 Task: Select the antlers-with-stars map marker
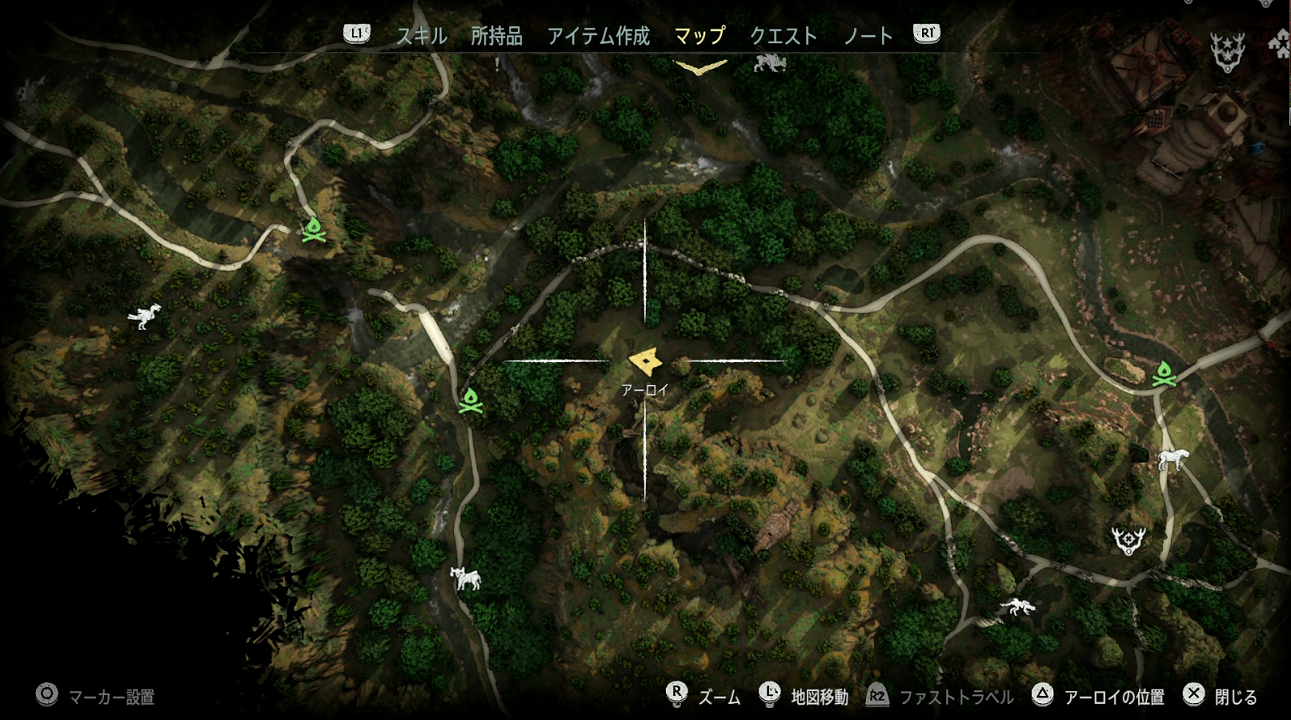(x=1226, y=51)
